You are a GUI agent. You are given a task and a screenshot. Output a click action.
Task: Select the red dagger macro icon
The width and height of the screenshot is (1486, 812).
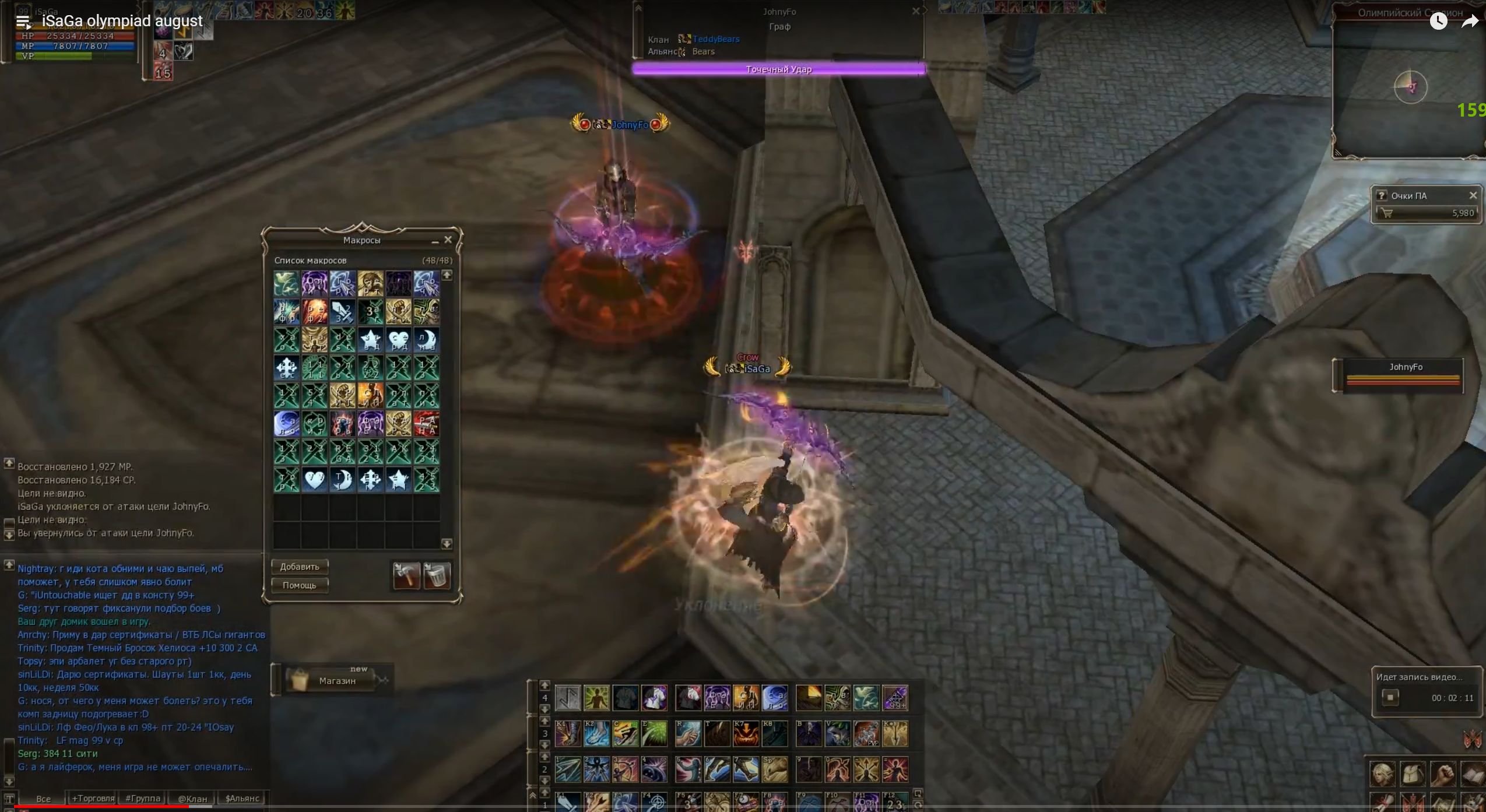point(427,424)
